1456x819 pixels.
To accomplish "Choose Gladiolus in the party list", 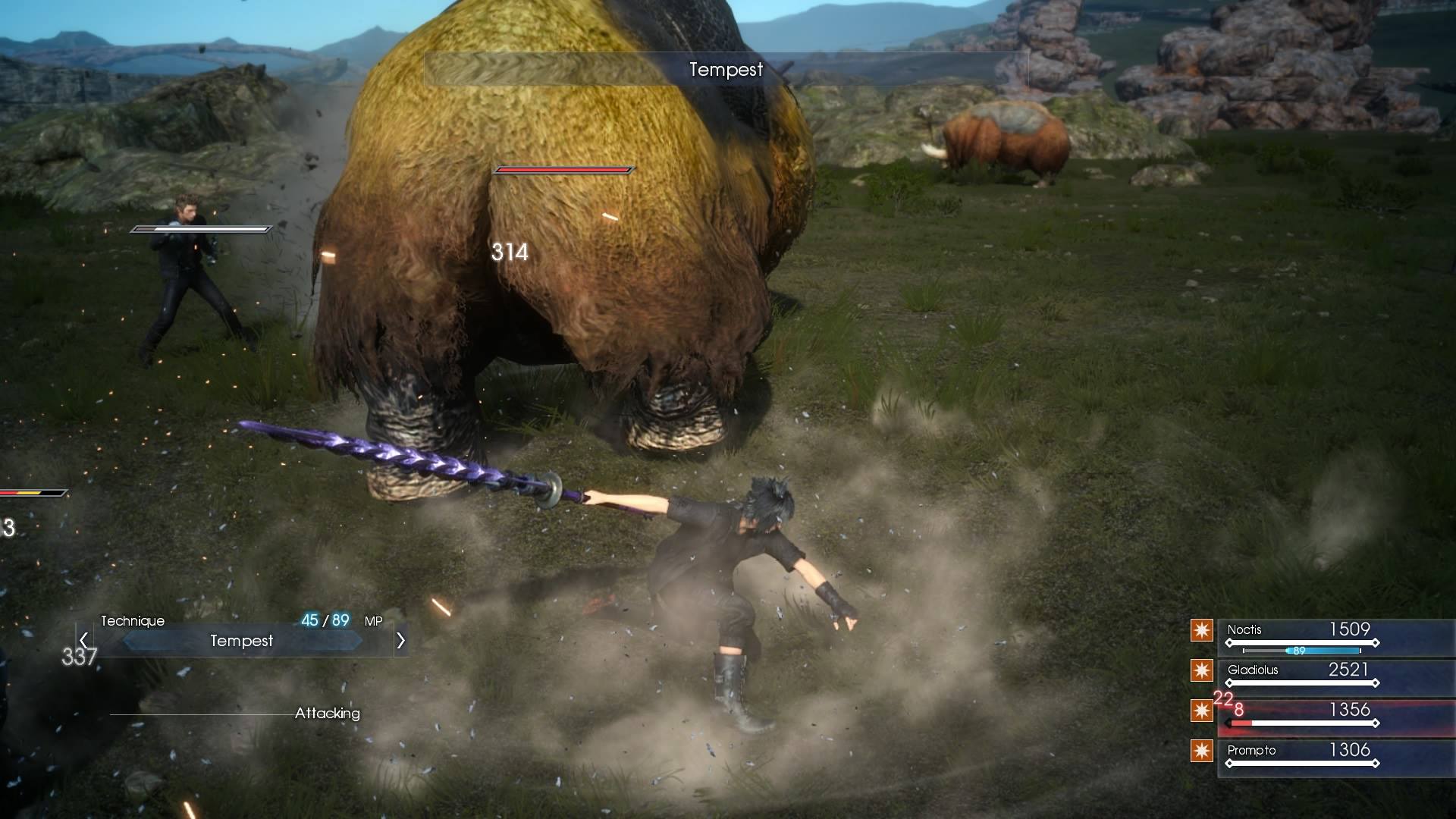I will (x=1253, y=670).
